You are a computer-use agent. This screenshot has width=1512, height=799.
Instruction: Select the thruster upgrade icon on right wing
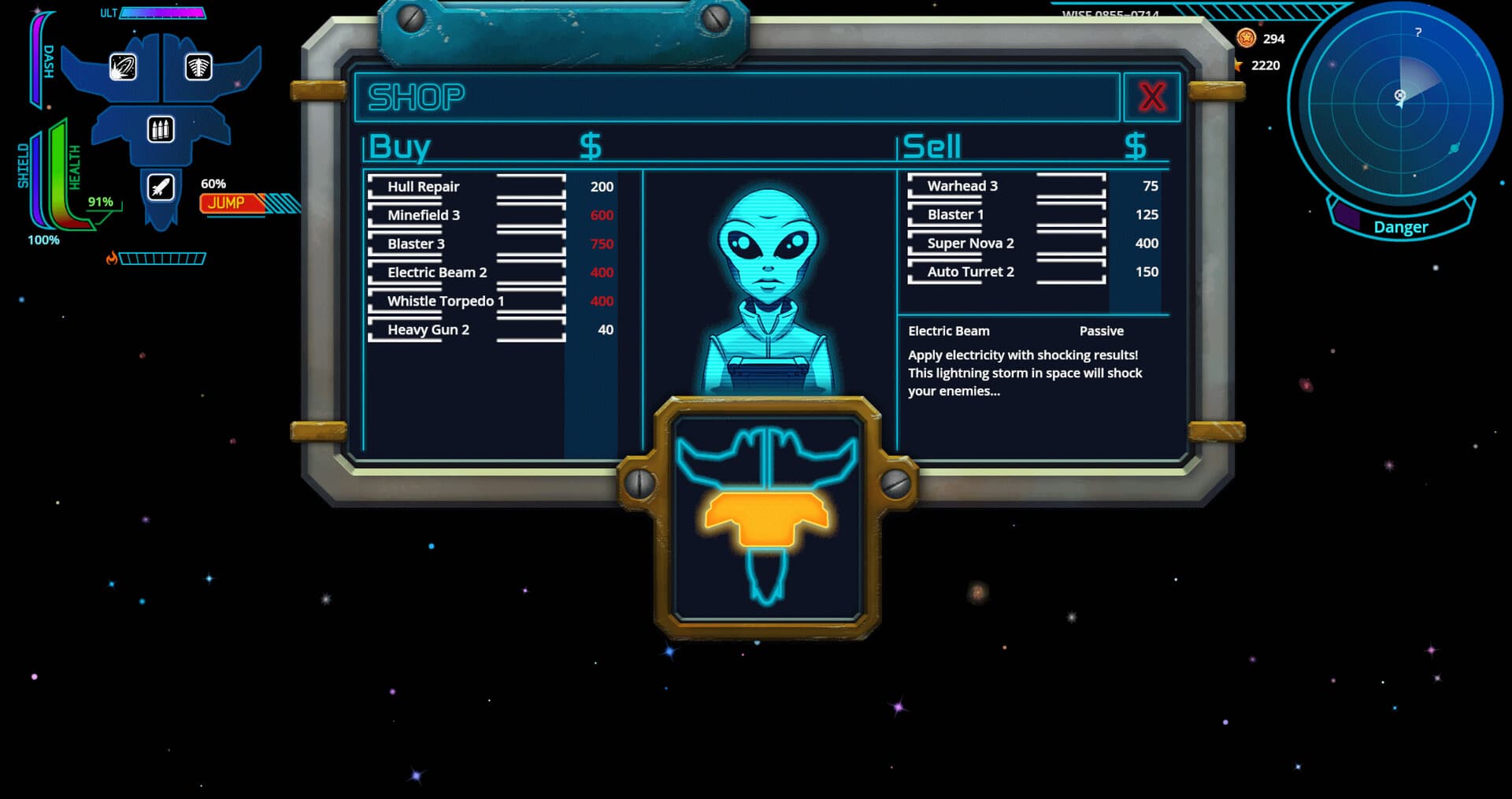point(197,68)
